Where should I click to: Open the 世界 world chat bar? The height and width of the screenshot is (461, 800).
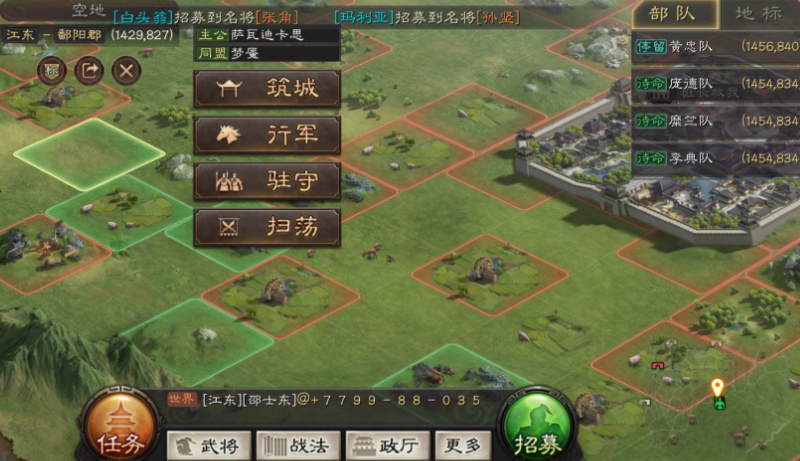click(x=330, y=399)
